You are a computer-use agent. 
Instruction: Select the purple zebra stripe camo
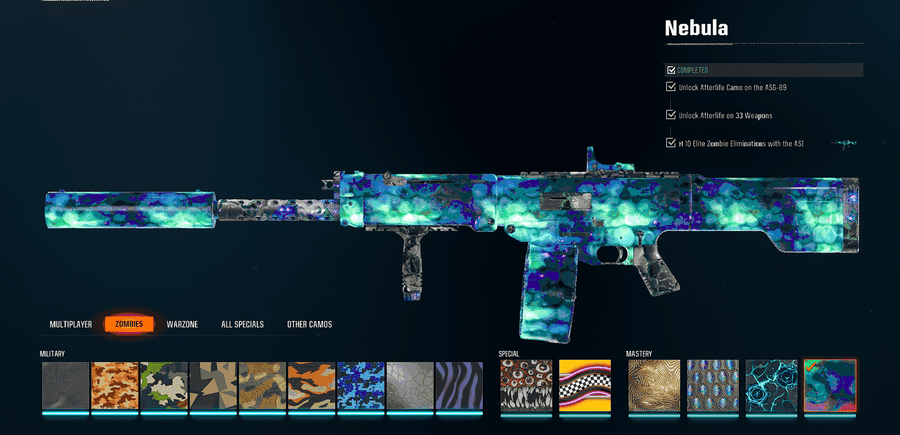[x=459, y=386]
